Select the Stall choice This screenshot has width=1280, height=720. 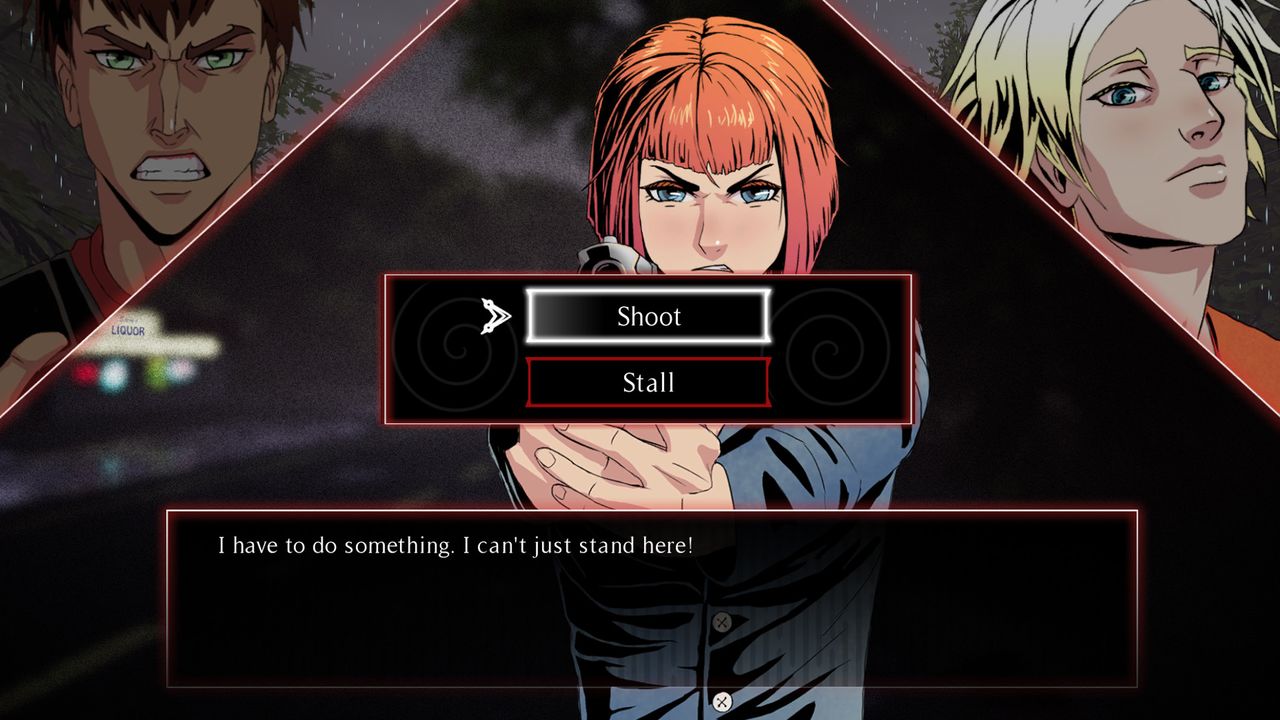click(x=649, y=382)
